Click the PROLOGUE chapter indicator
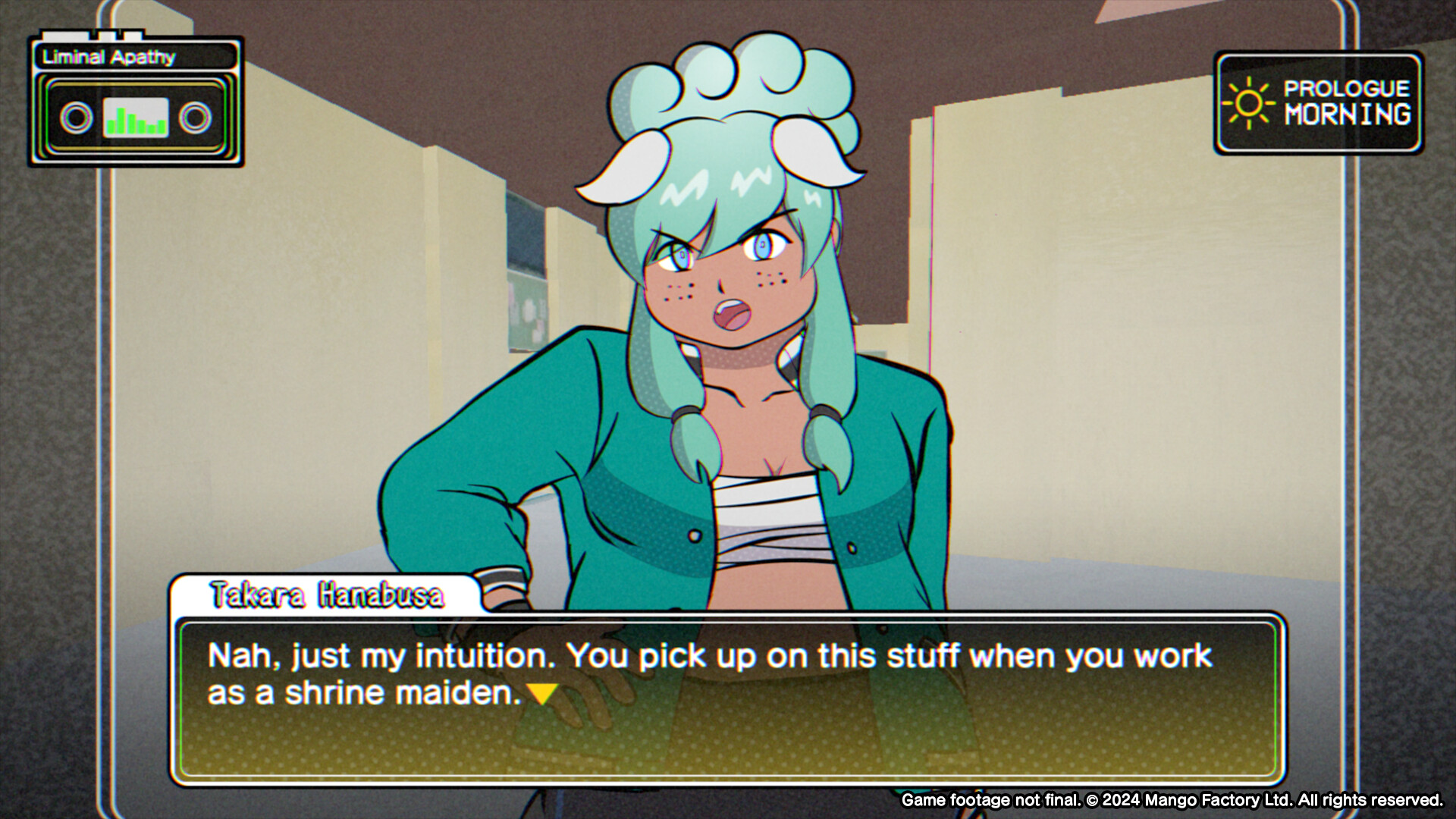Image resolution: width=1456 pixels, height=819 pixels. pos(1345,88)
